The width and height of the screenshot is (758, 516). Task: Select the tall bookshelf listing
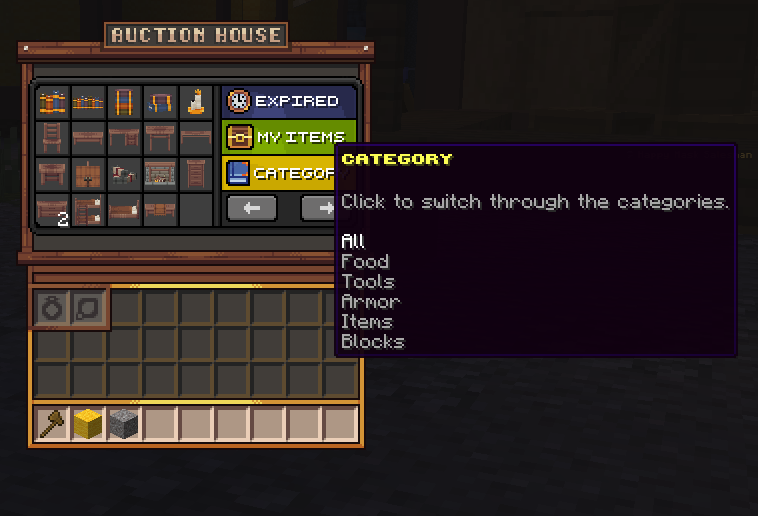point(124,101)
